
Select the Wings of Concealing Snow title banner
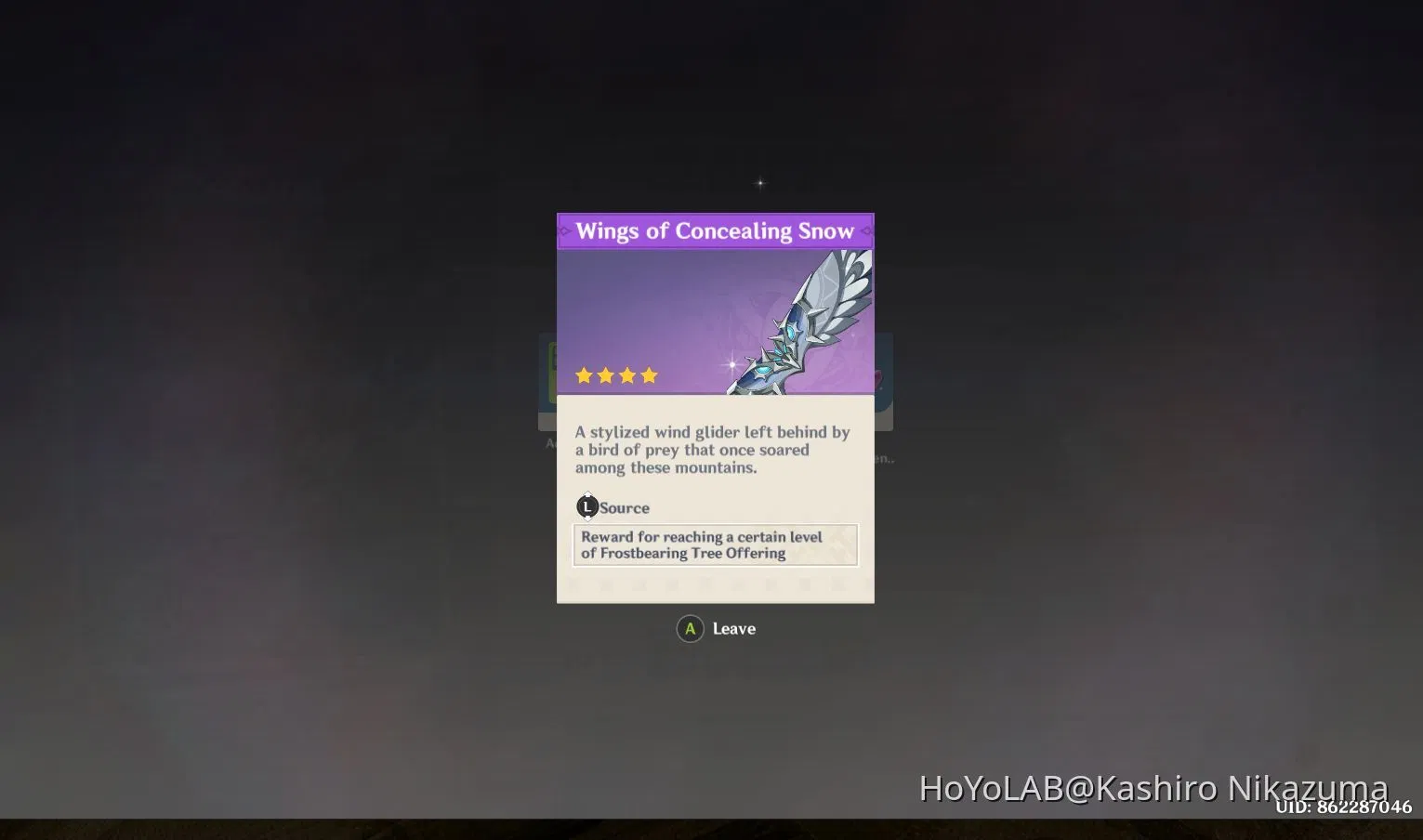pyautogui.click(x=716, y=230)
